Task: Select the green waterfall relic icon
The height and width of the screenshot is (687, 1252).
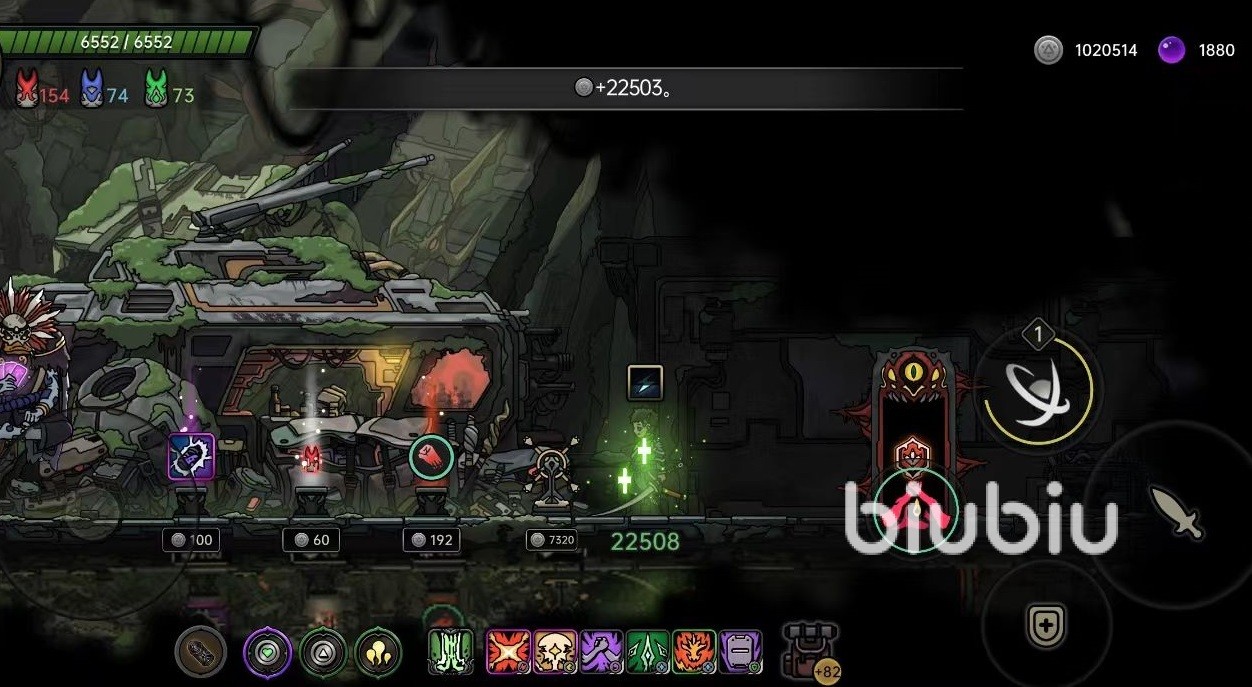Action: tap(451, 652)
